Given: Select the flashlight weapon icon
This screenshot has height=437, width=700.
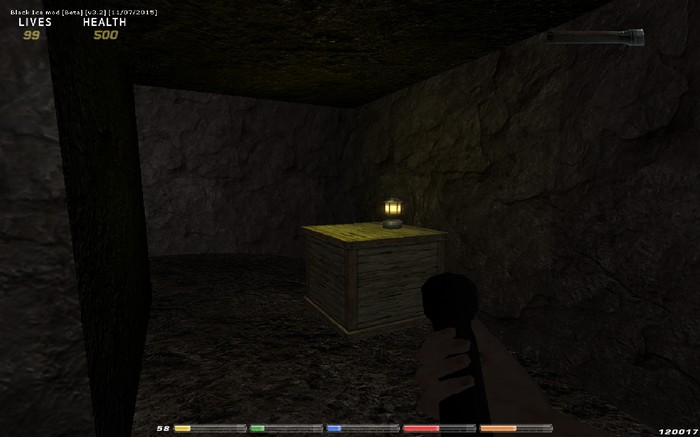Looking at the screenshot, I should pyautogui.click(x=595, y=38).
